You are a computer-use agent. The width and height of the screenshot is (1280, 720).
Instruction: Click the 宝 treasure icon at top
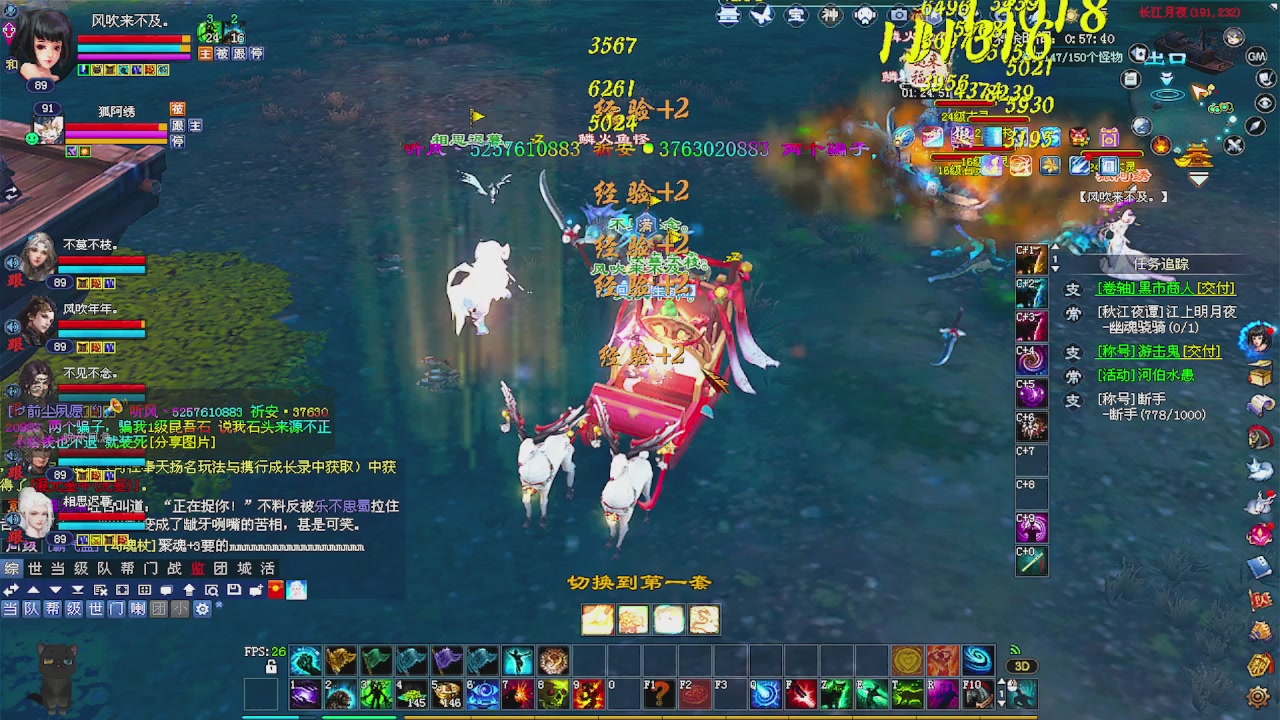(795, 14)
